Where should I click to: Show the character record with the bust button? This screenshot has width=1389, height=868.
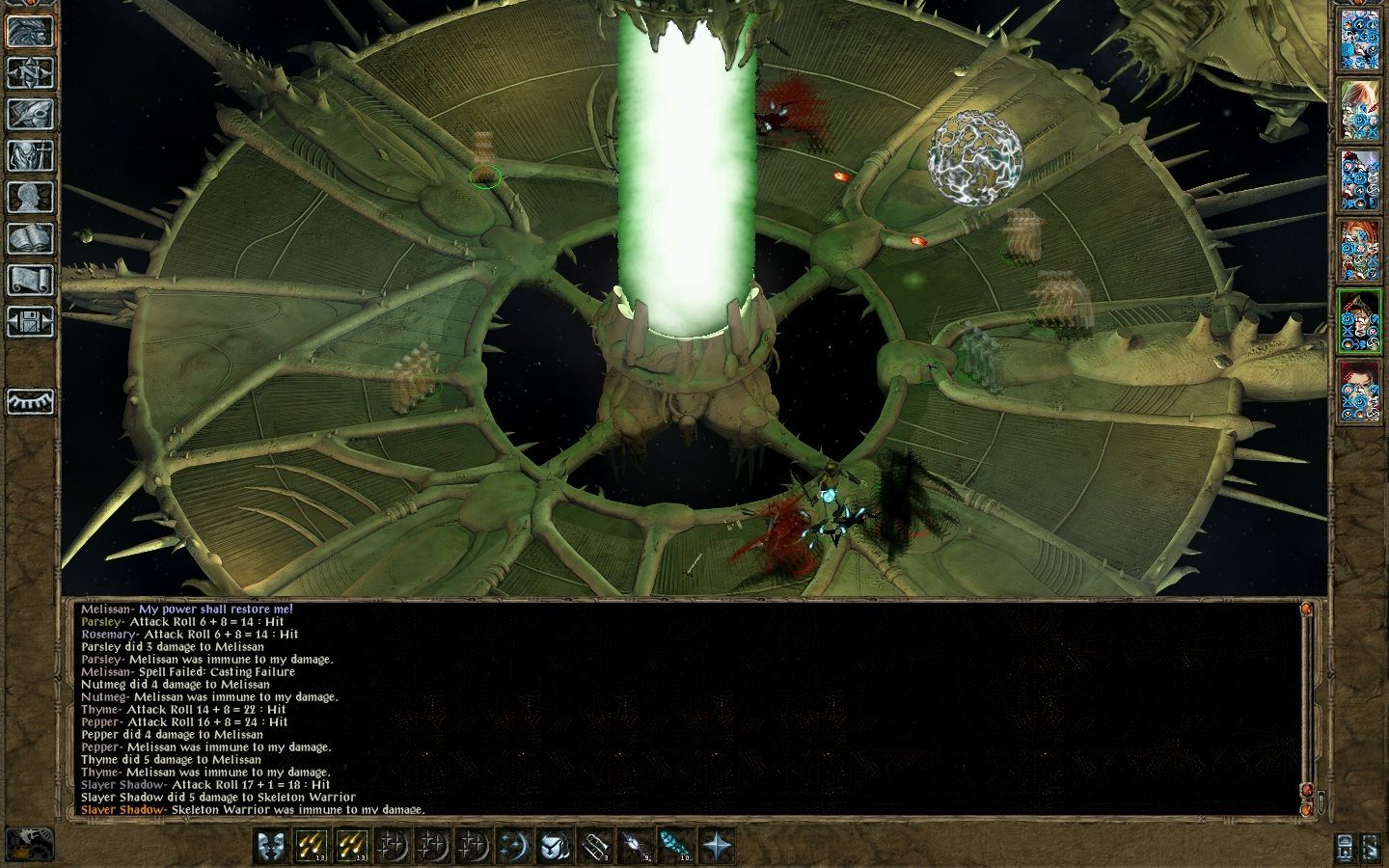[30, 197]
